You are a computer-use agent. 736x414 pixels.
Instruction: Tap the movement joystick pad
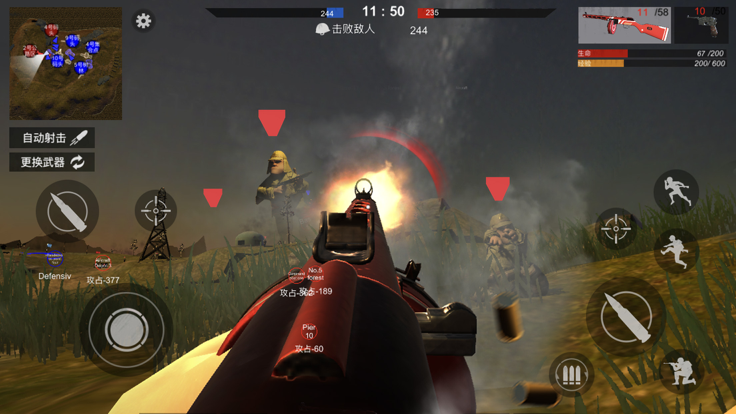coord(125,328)
